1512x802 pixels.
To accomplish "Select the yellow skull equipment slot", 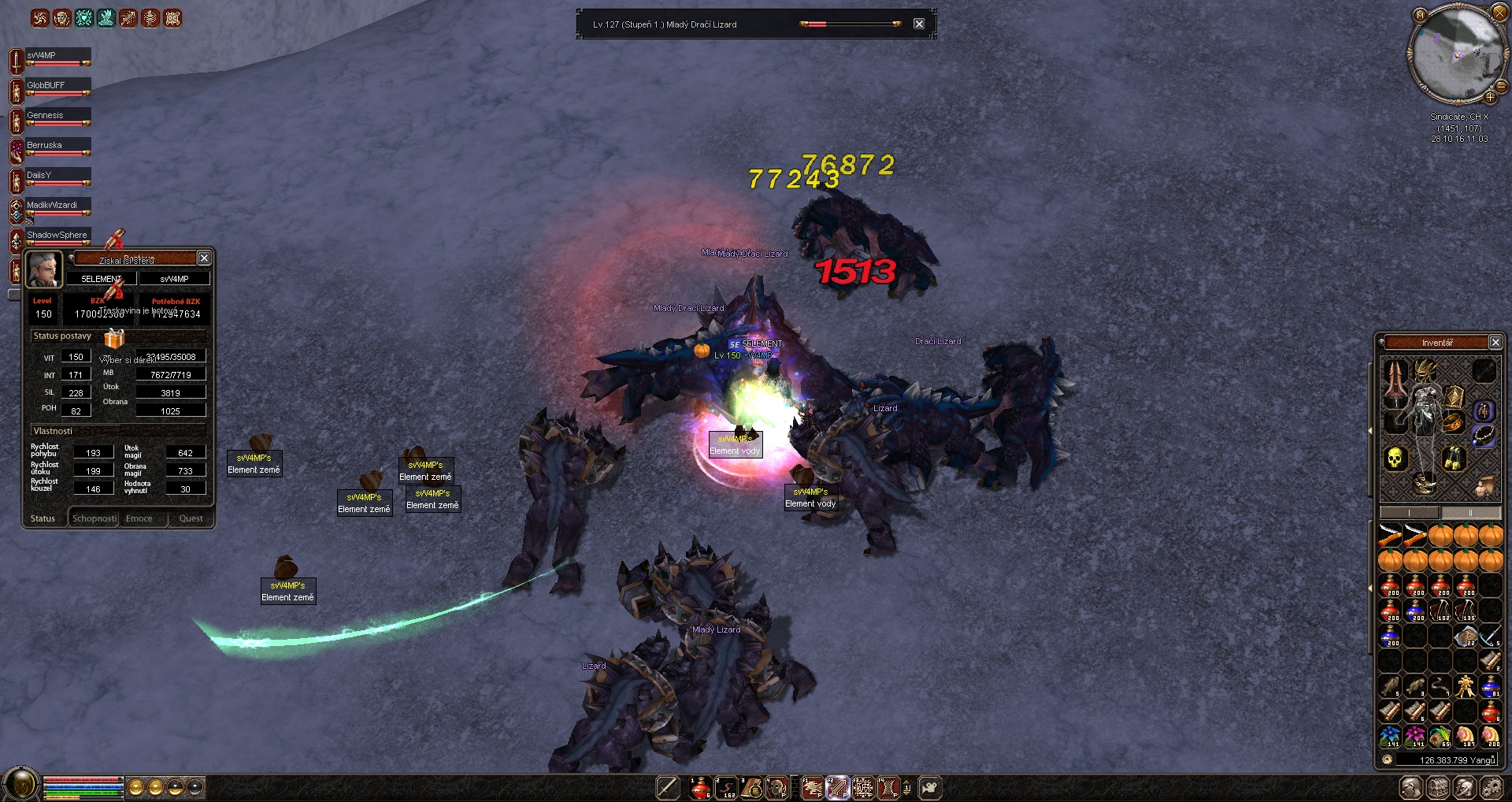I will (x=1395, y=458).
